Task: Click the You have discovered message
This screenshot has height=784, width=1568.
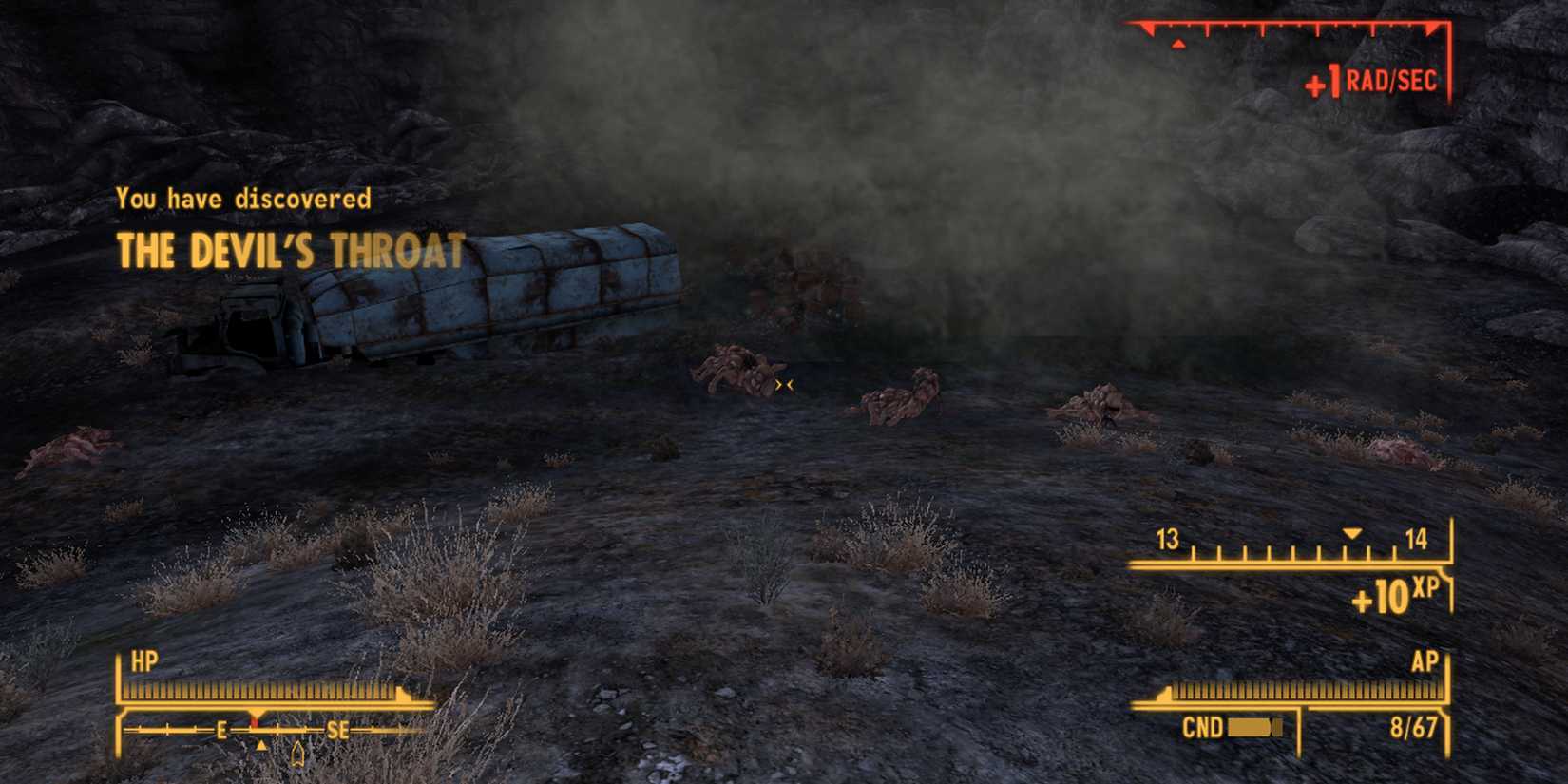Action: (x=243, y=198)
